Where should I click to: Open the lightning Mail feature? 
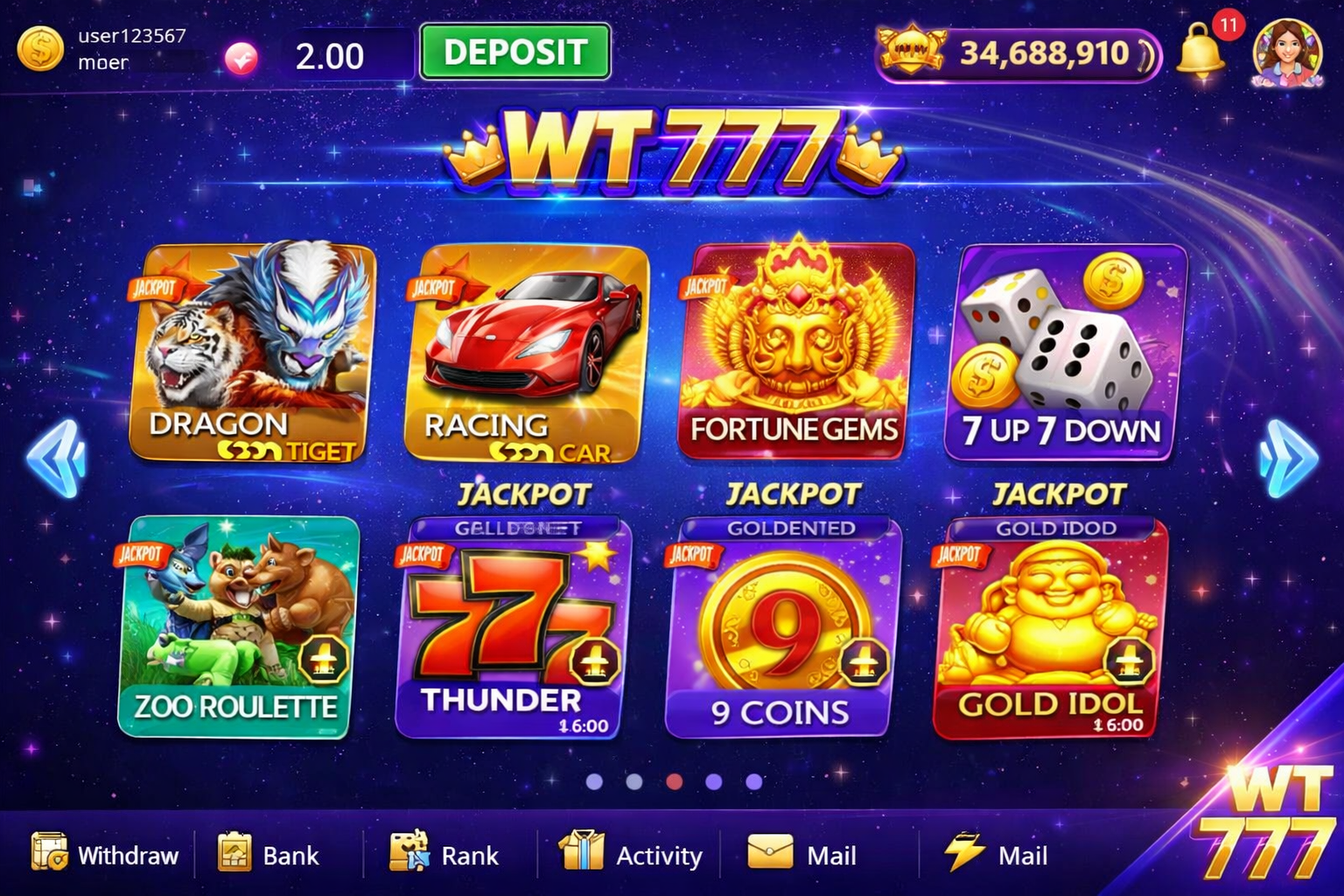pos(997,856)
